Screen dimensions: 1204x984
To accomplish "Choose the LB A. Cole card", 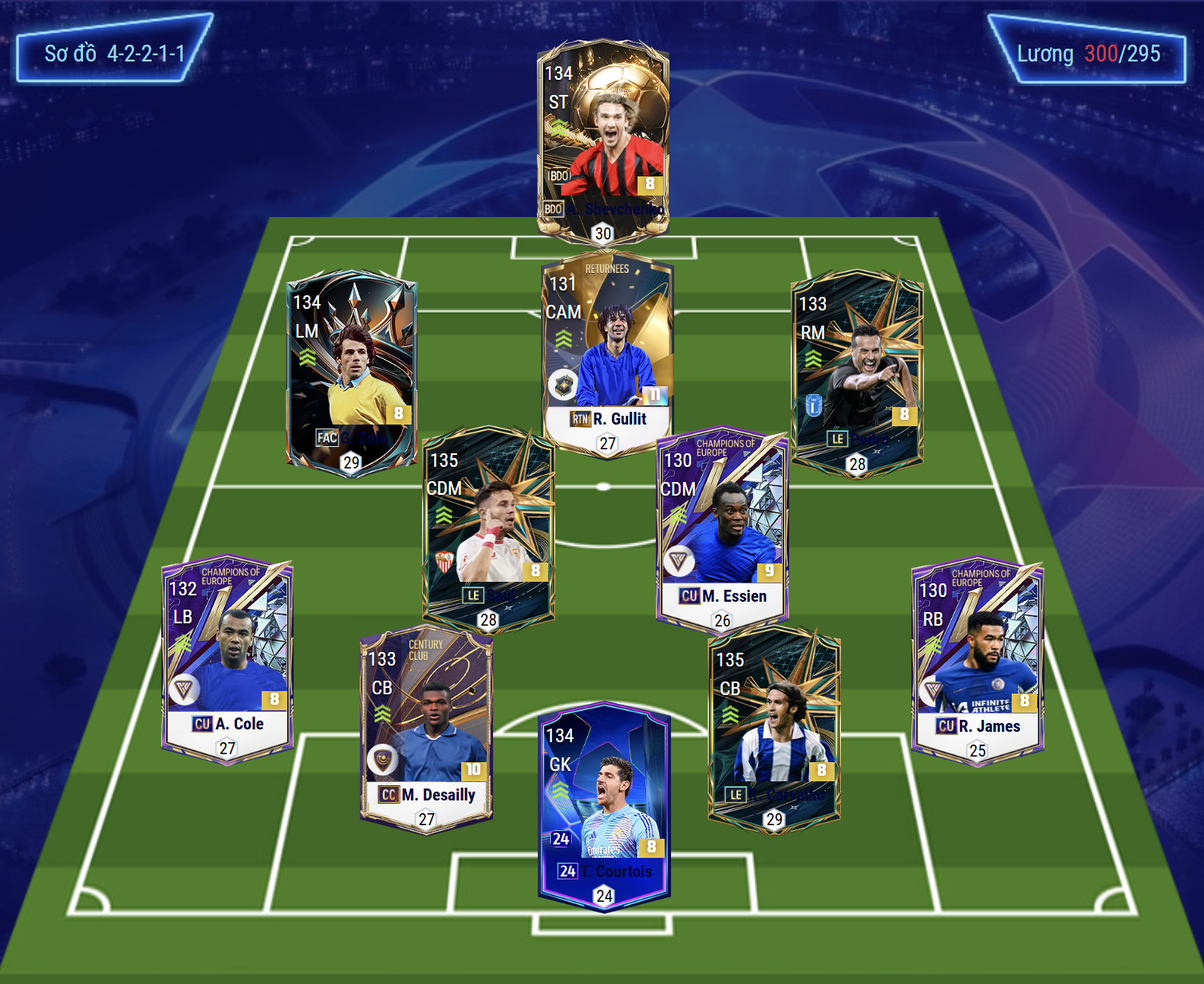I will pos(227,658).
